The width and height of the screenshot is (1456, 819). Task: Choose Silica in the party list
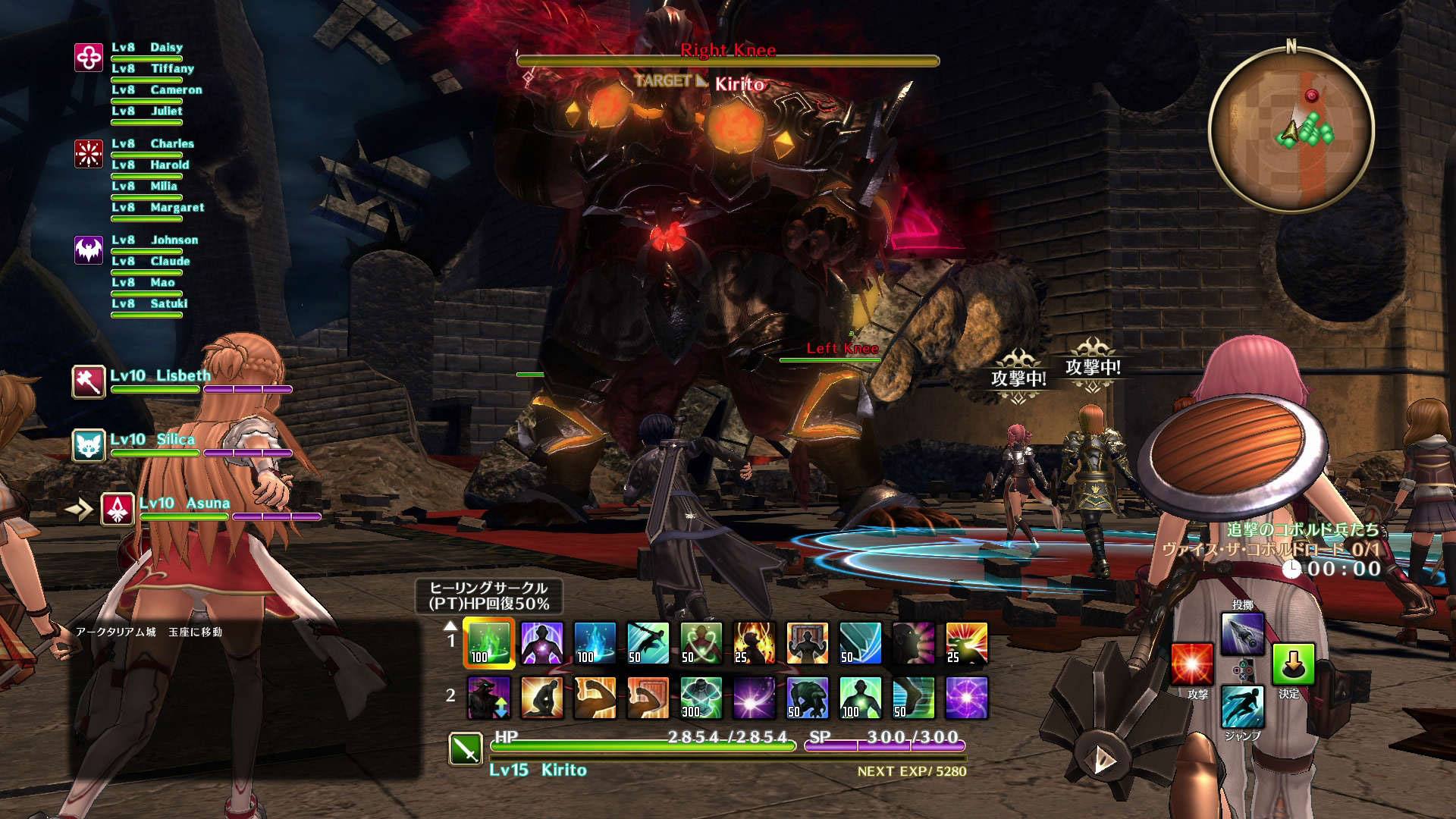click(89, 445)
